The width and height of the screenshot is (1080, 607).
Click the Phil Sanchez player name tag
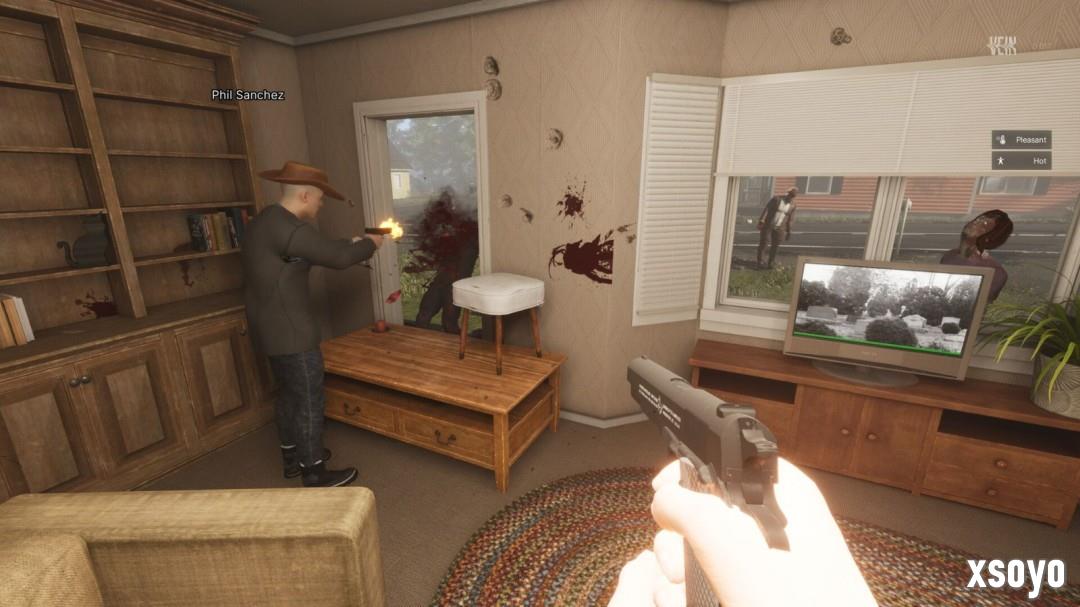pos(248,95)
